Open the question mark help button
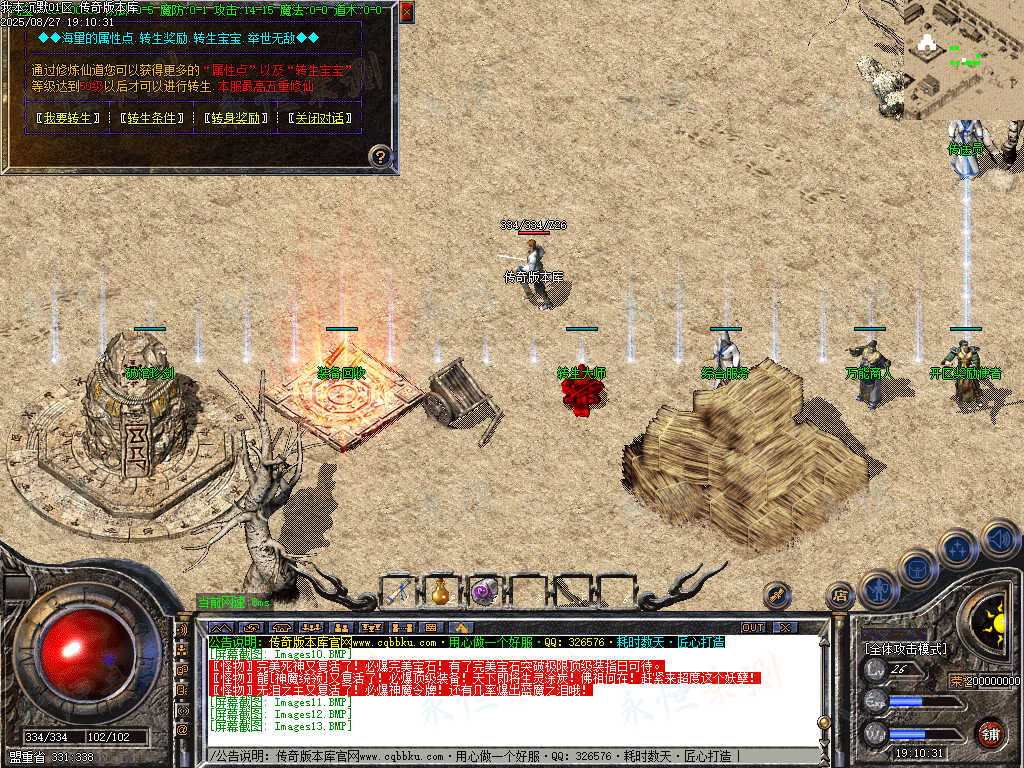This screenshot has height=768, width=1024. pyautogui.click(x=380, y=156)
